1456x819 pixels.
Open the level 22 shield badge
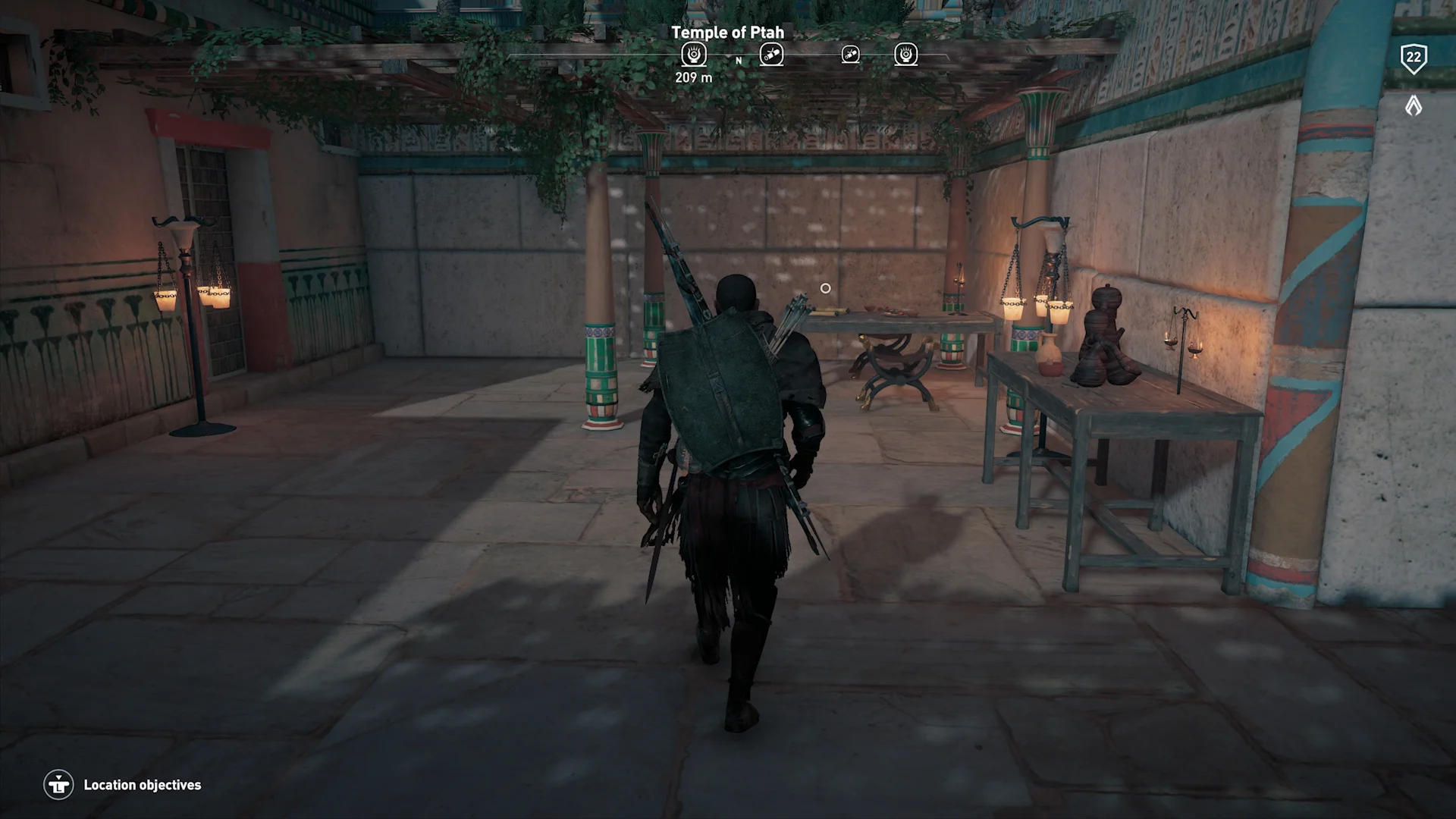point(1413,58)
